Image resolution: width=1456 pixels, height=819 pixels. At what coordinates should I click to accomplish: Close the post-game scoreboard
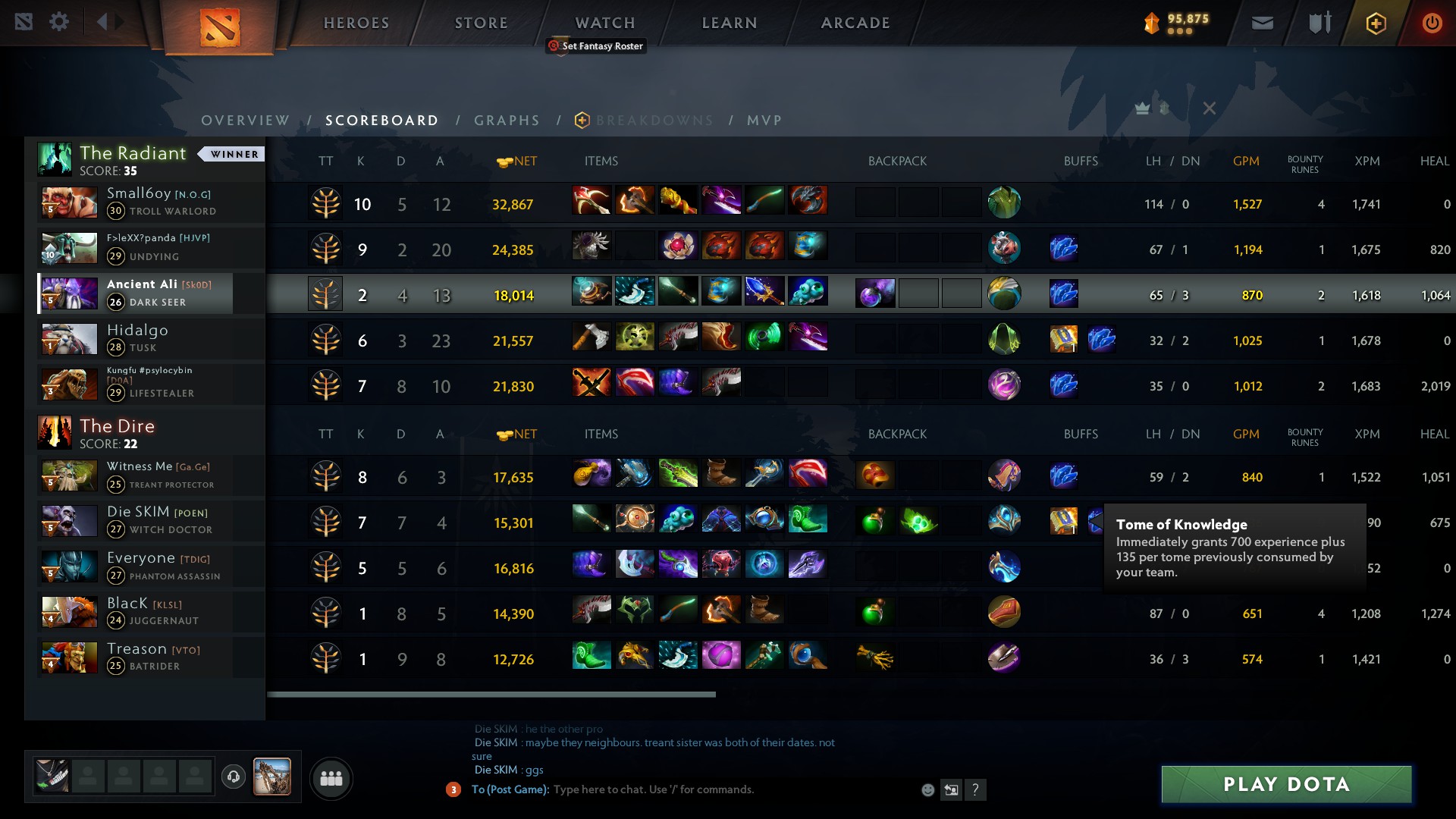pyautogui.click(x=1210, y=108)
